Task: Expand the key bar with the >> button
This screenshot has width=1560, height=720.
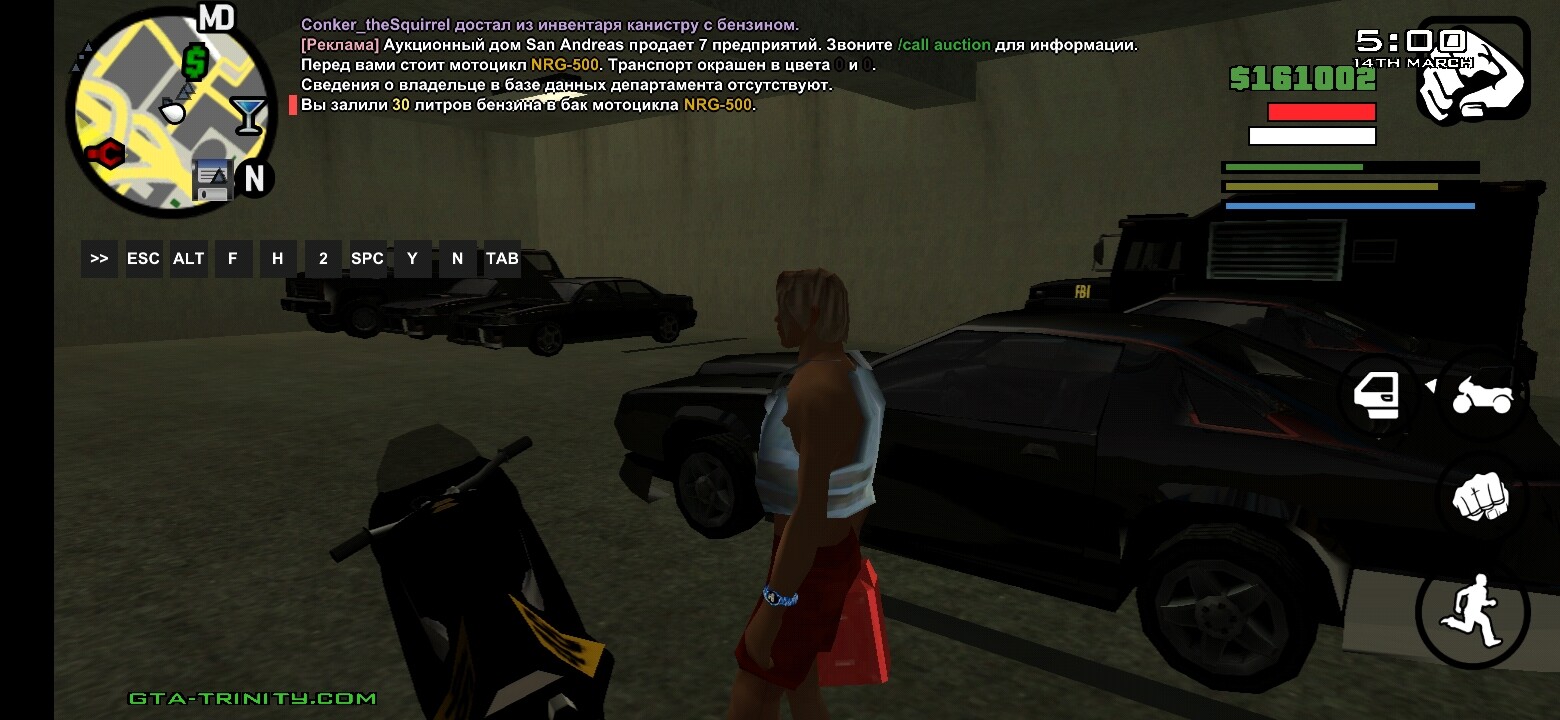Action: [99, 259]
